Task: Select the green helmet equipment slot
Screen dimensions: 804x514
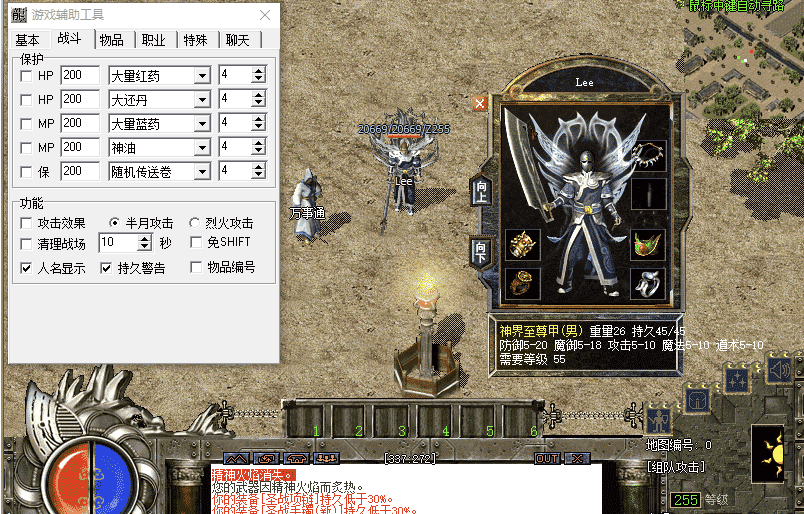Action: point(647,243)
